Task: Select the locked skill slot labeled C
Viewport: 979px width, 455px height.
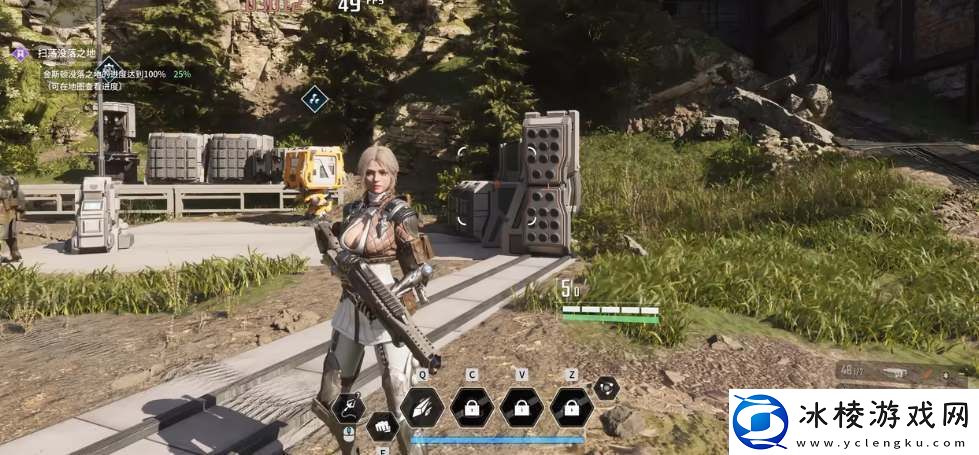Action: (470, 407)
